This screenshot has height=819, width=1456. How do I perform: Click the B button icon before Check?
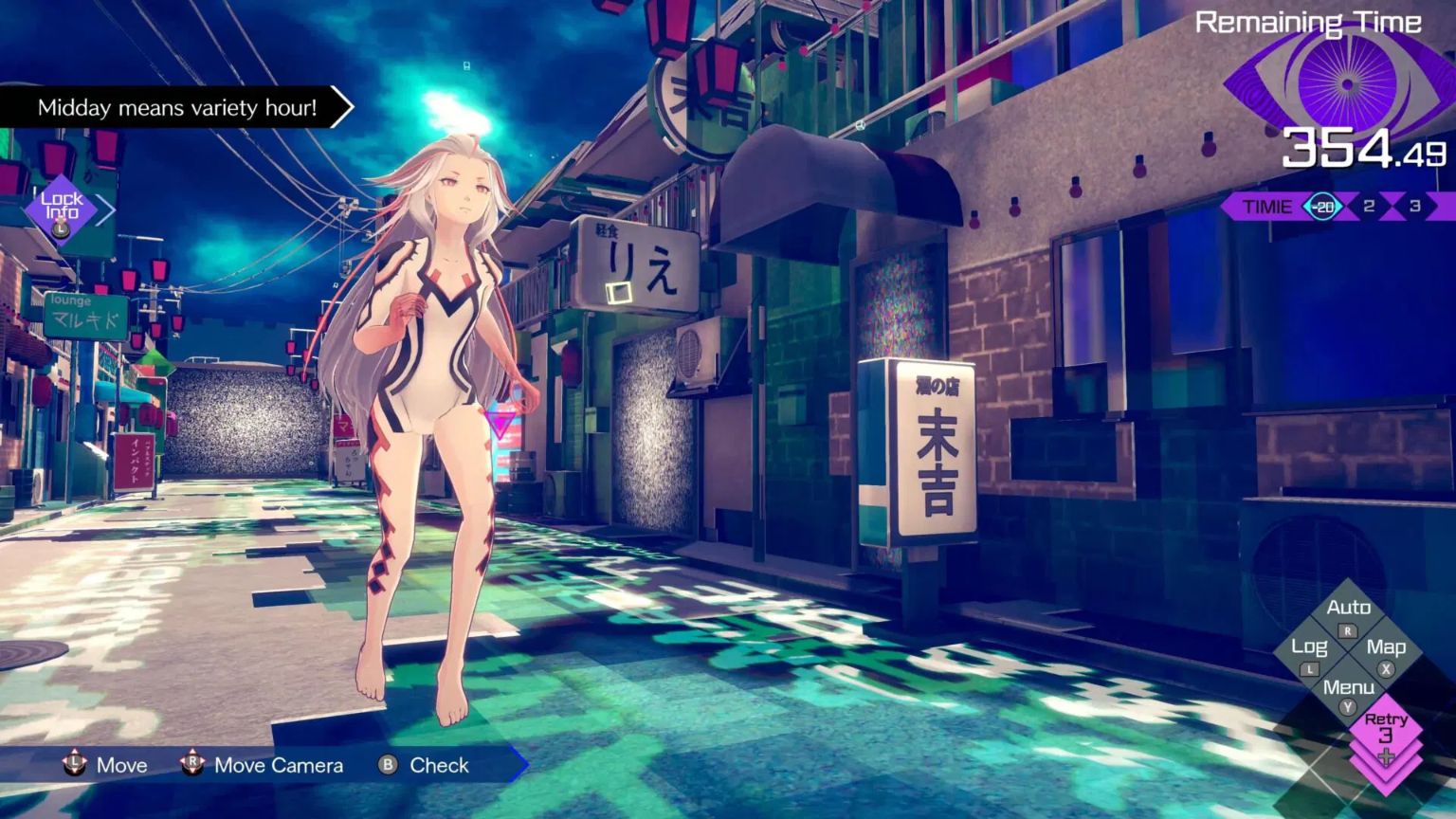click(x=386, y=765)
